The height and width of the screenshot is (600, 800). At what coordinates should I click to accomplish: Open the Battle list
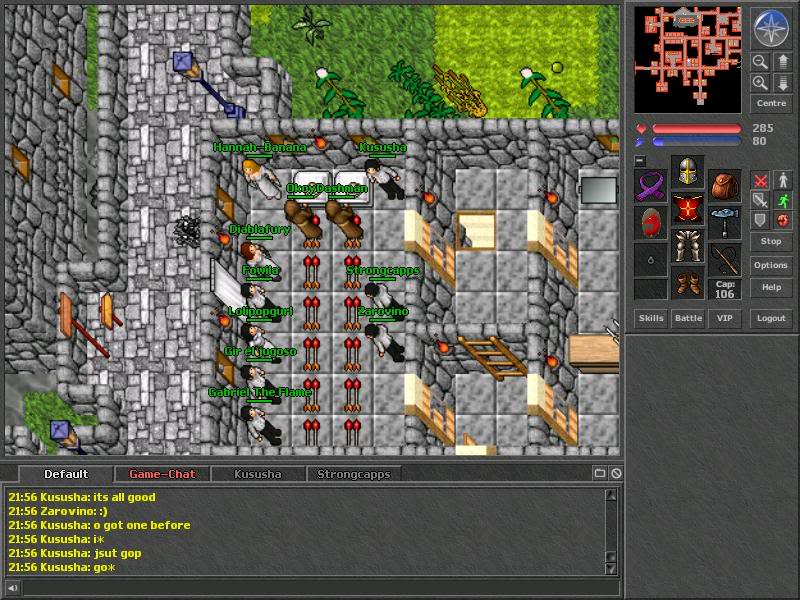[688, 318]
